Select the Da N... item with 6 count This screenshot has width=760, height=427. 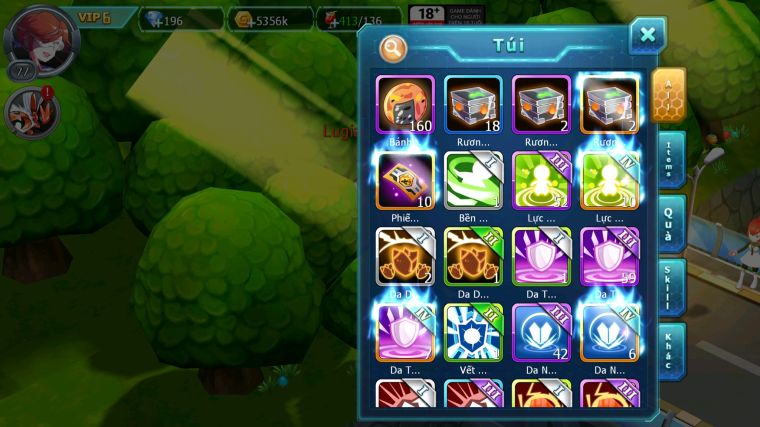609,331
